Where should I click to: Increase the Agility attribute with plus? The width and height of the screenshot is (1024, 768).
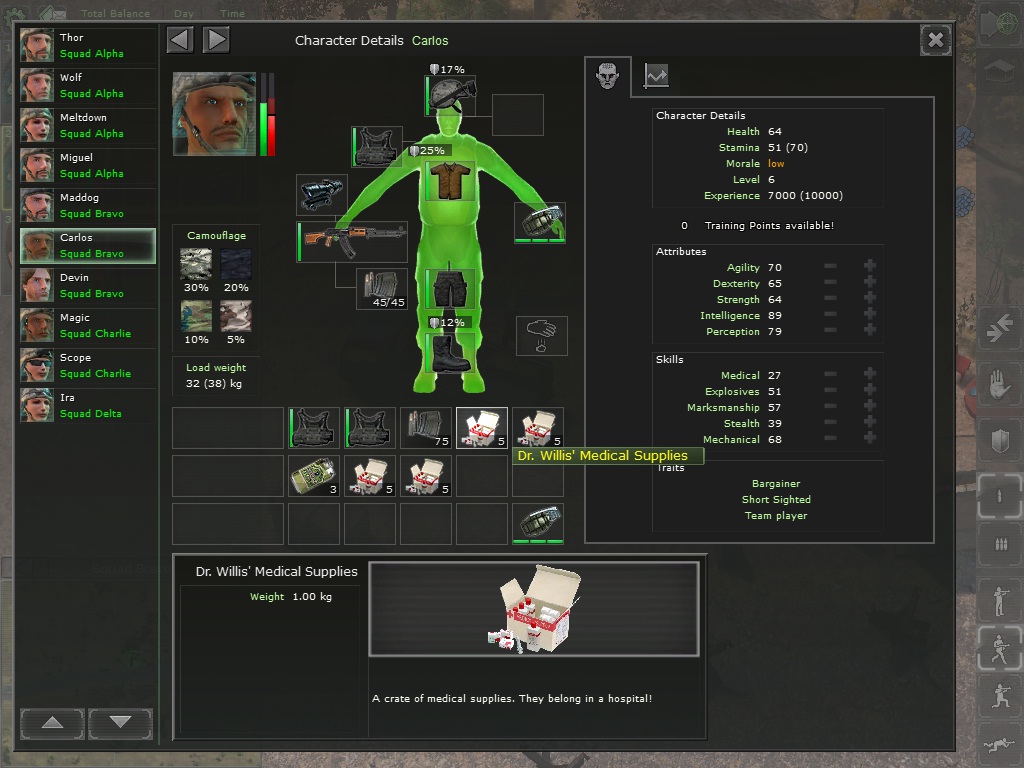pos(870,268)
